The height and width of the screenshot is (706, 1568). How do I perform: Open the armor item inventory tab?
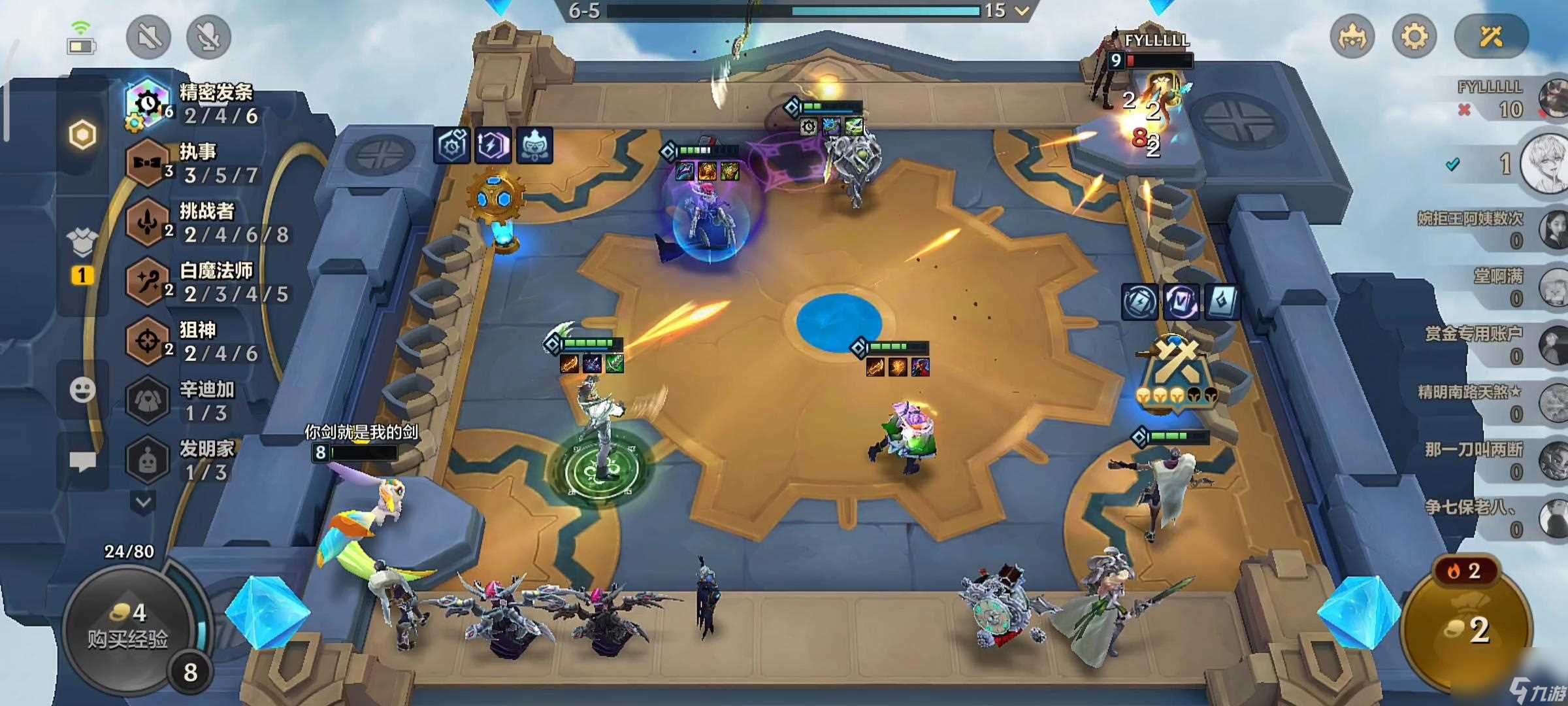point(82,243)
